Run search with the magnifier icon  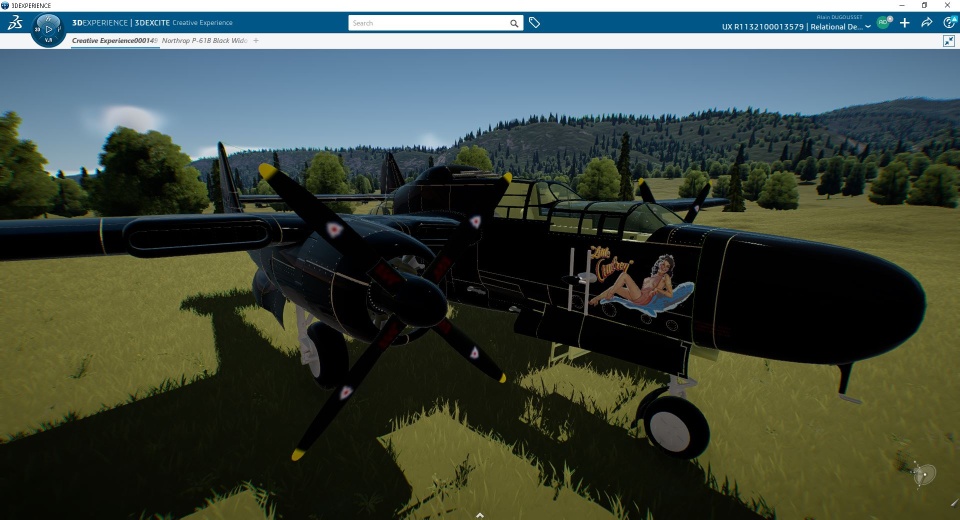coord(514,23)
